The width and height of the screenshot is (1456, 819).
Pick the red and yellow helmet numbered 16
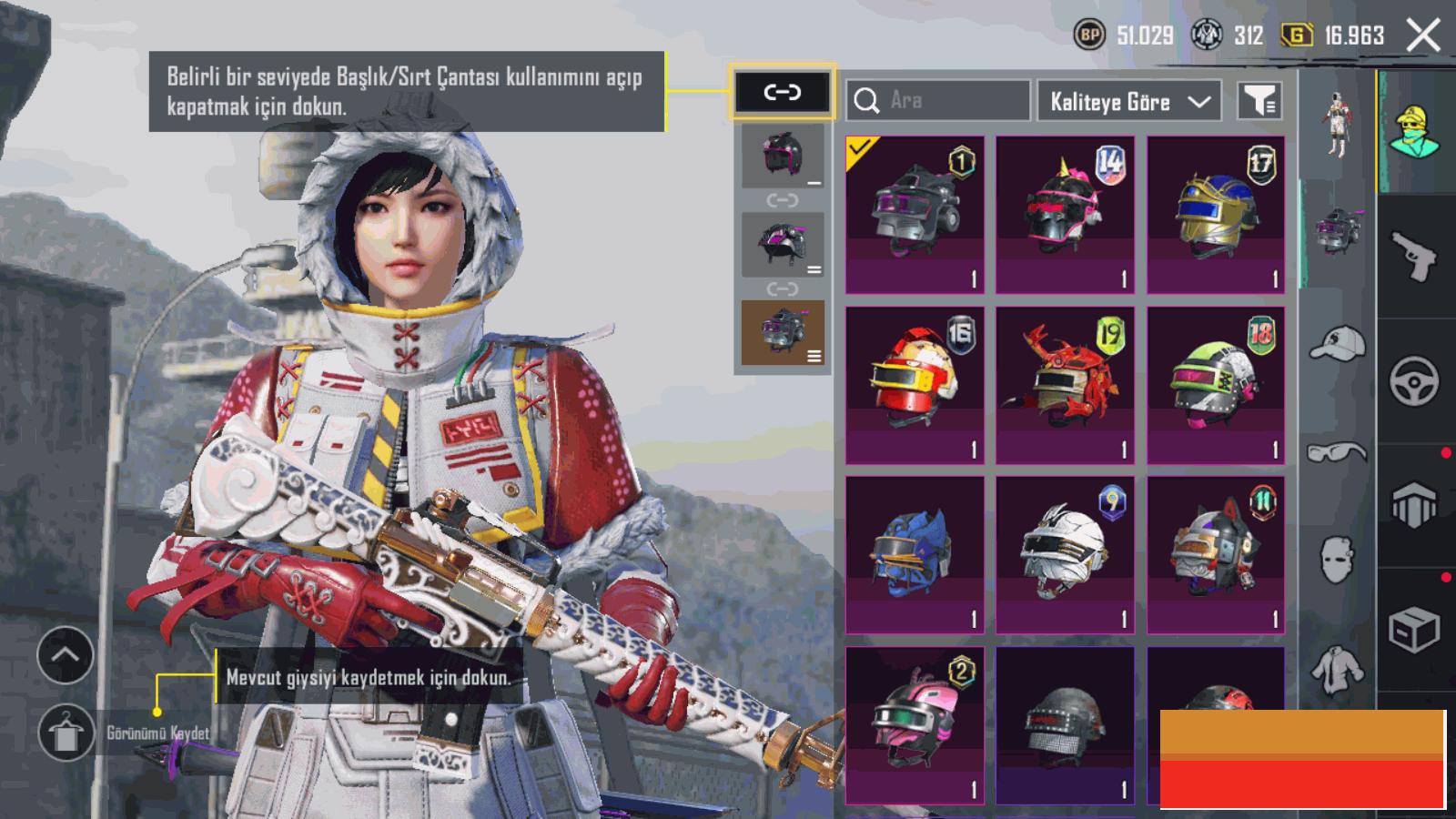(915, 385)
